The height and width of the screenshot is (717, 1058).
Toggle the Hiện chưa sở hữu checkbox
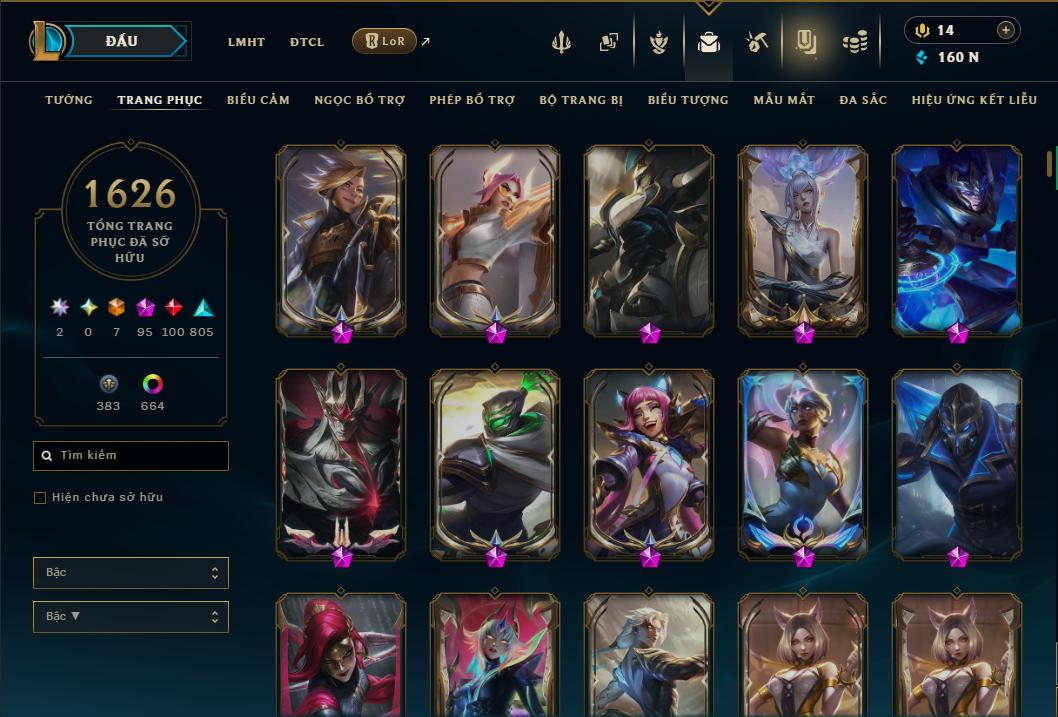(x=40, y=498)
